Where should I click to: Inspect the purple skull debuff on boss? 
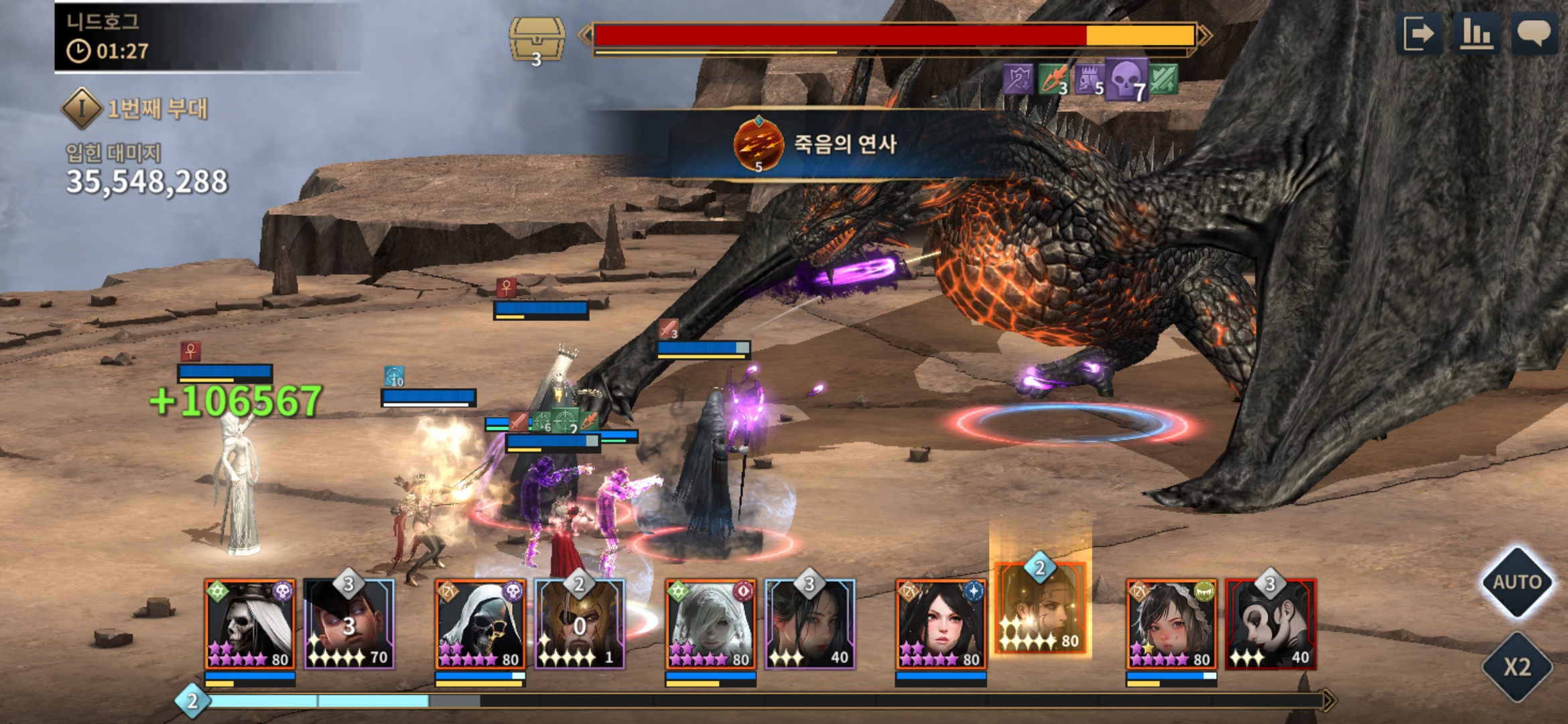click(1126, 80)
